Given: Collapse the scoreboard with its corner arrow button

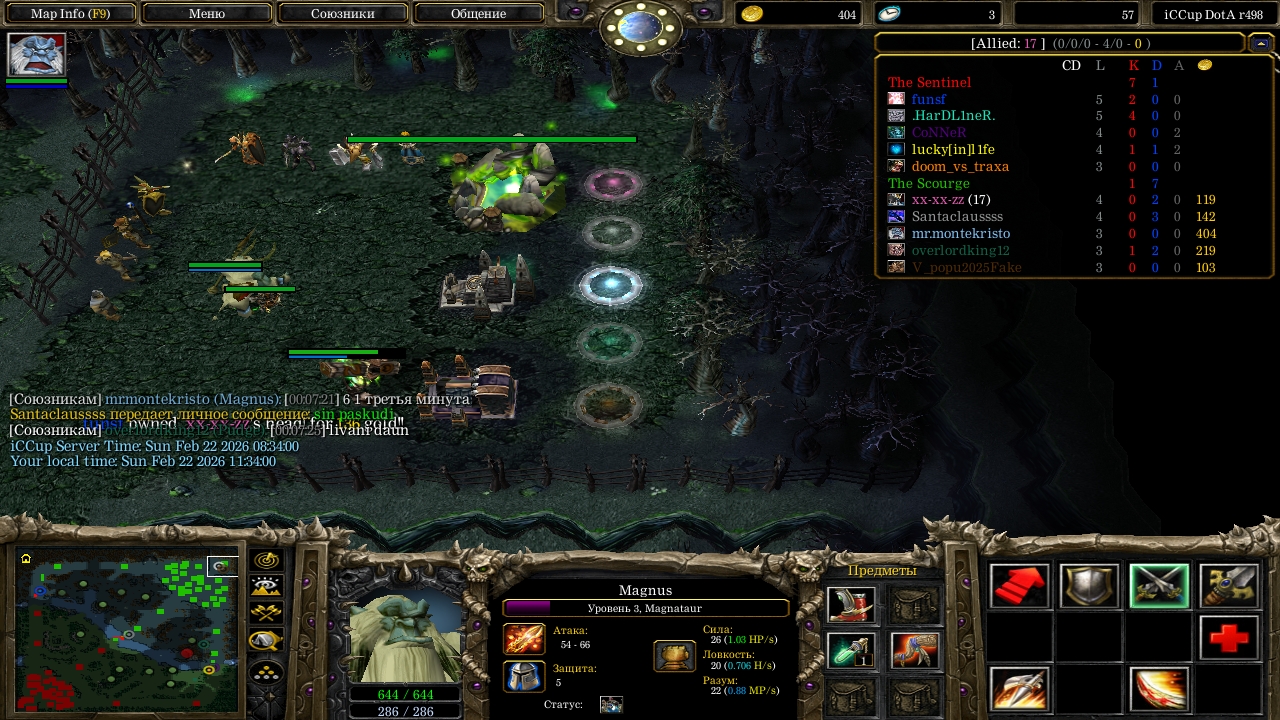Looking at the screenshot, I should (x=1260, y=43).
